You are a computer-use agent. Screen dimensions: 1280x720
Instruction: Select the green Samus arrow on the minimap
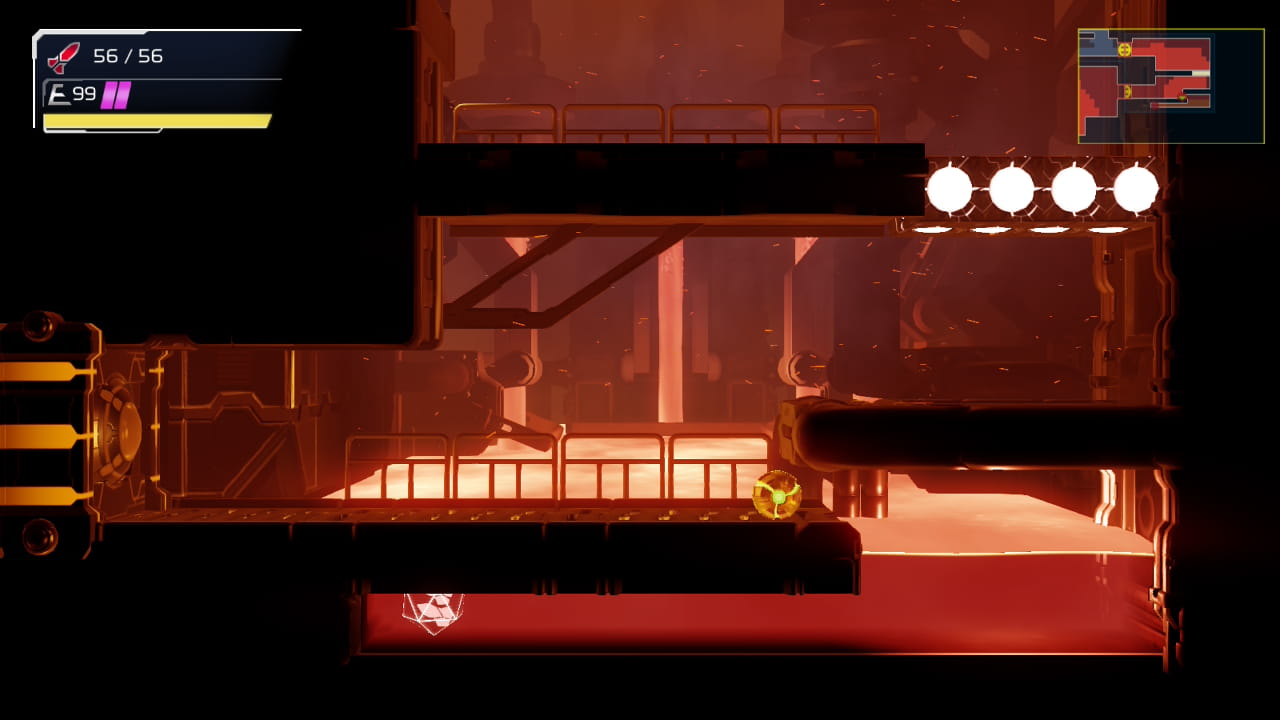(1182, 97)
